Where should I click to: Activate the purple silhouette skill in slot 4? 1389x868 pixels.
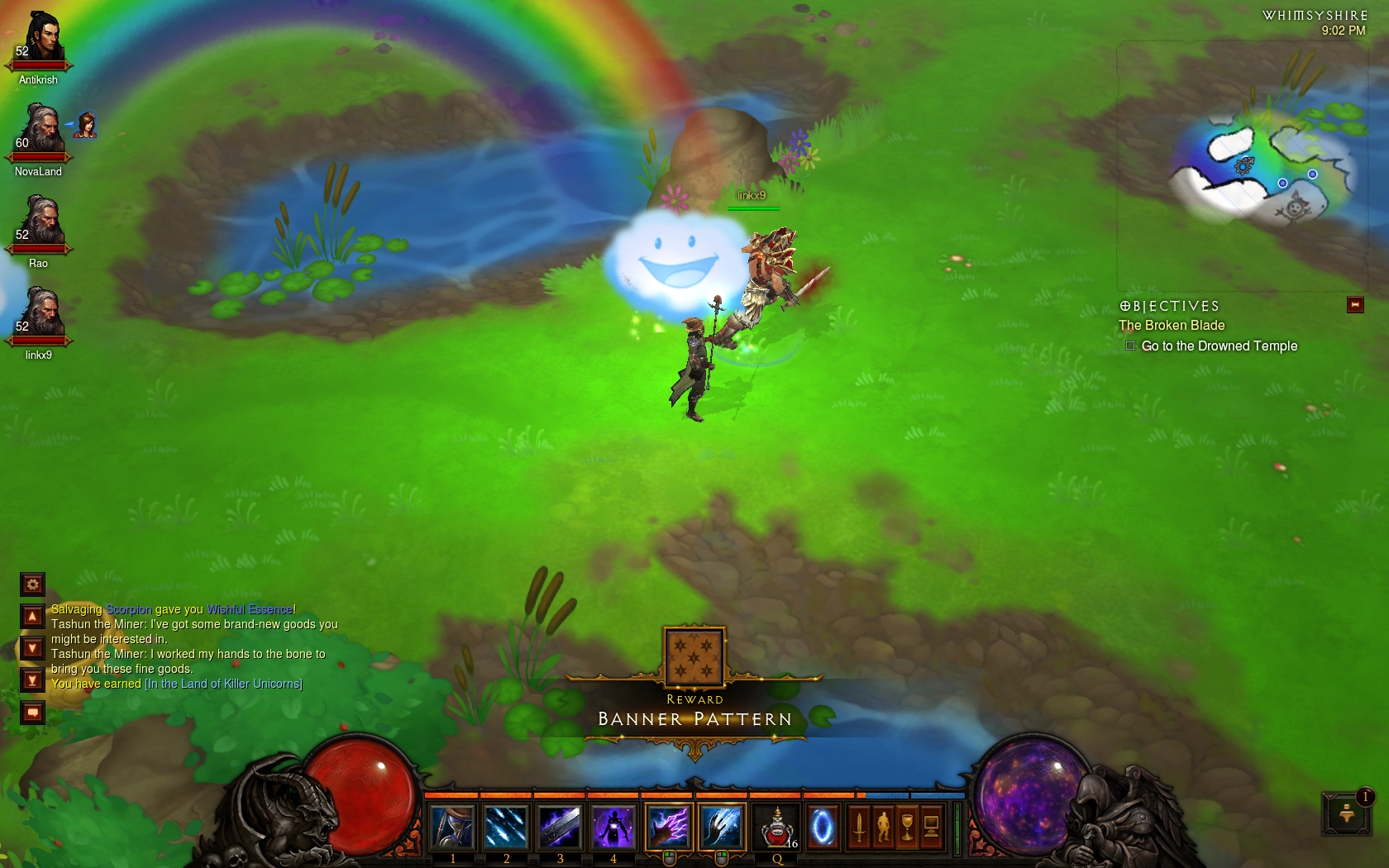613,827
